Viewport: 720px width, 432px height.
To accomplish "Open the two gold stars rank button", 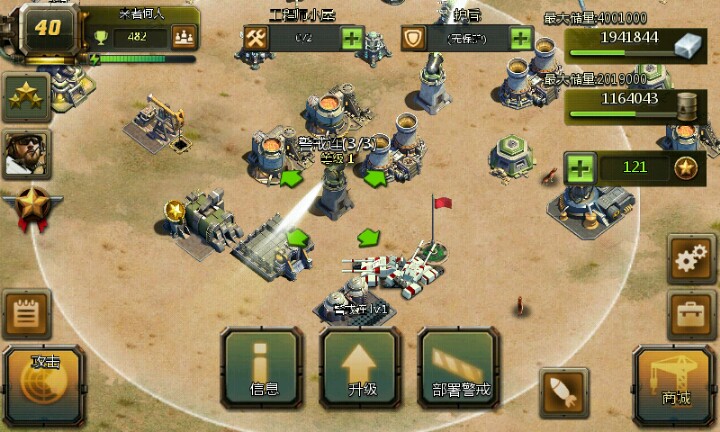I will 27,97.
